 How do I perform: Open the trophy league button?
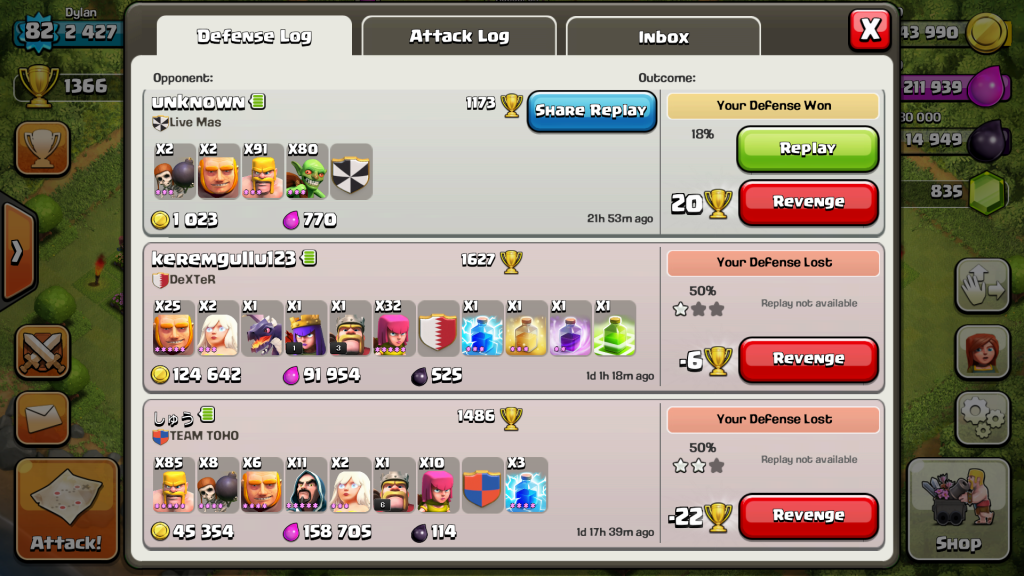pyautogui.click(x=42, y=148)
